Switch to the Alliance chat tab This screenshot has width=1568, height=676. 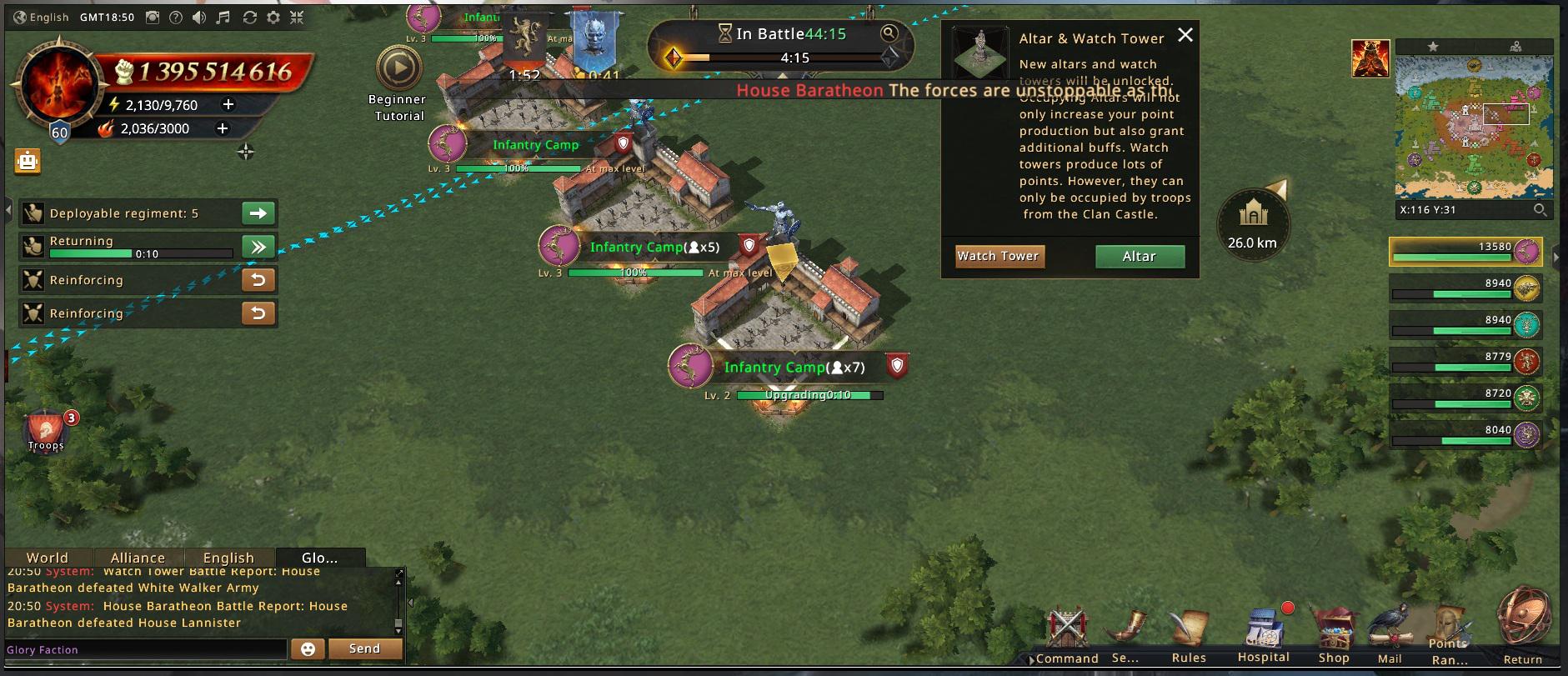click(138, 558)
